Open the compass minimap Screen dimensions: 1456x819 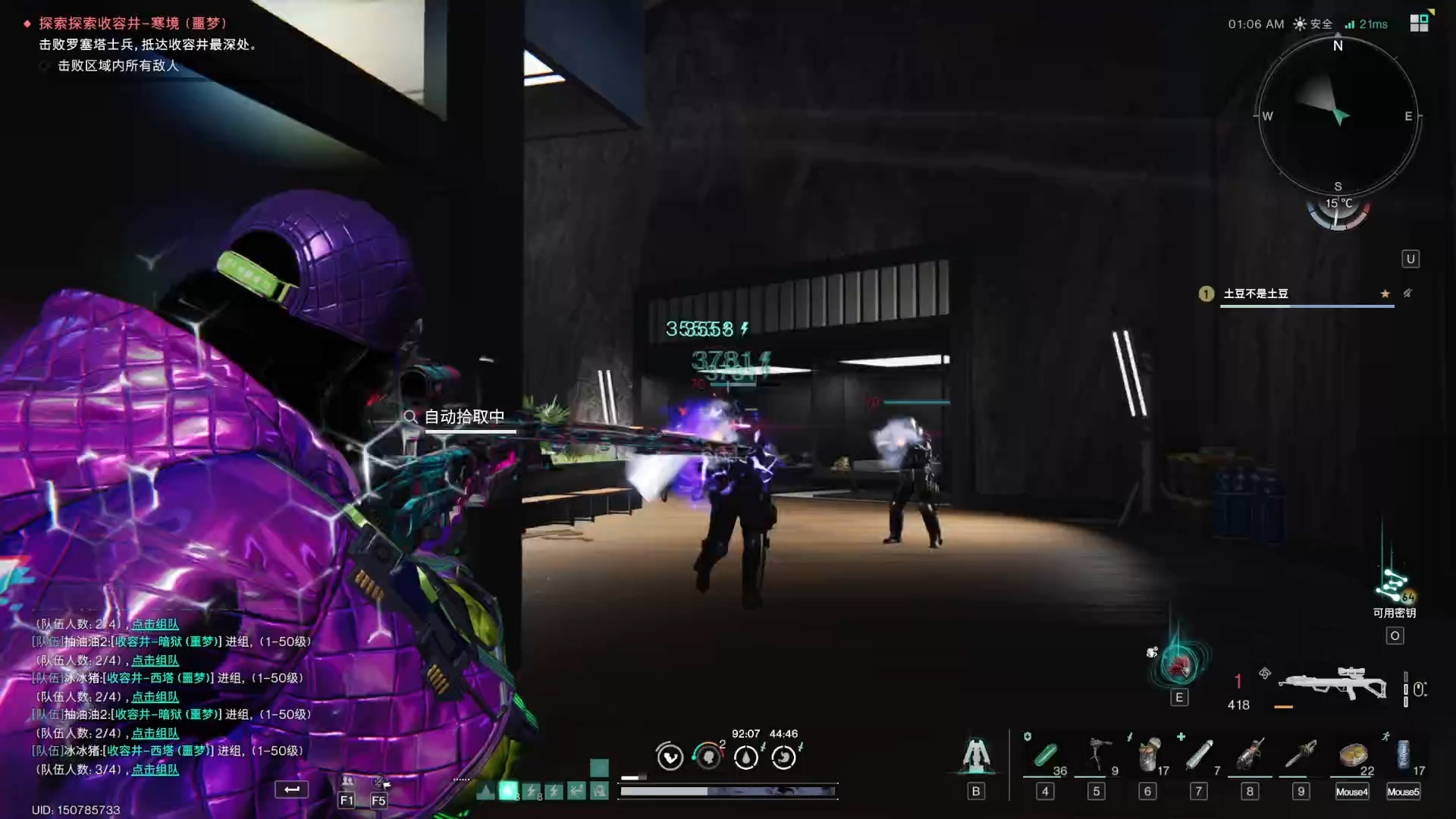click(1338, 116)
